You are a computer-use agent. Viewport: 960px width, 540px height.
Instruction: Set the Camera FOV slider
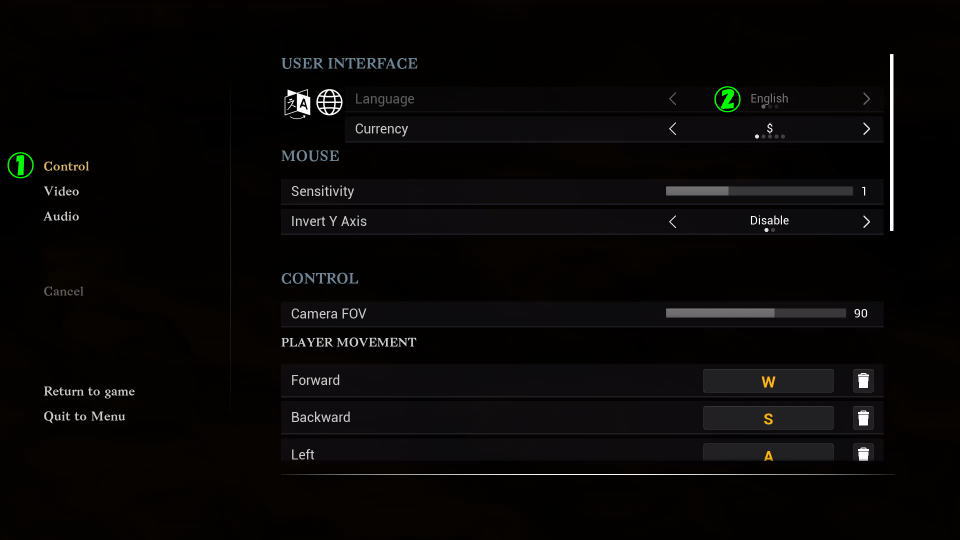click(755, 313)
